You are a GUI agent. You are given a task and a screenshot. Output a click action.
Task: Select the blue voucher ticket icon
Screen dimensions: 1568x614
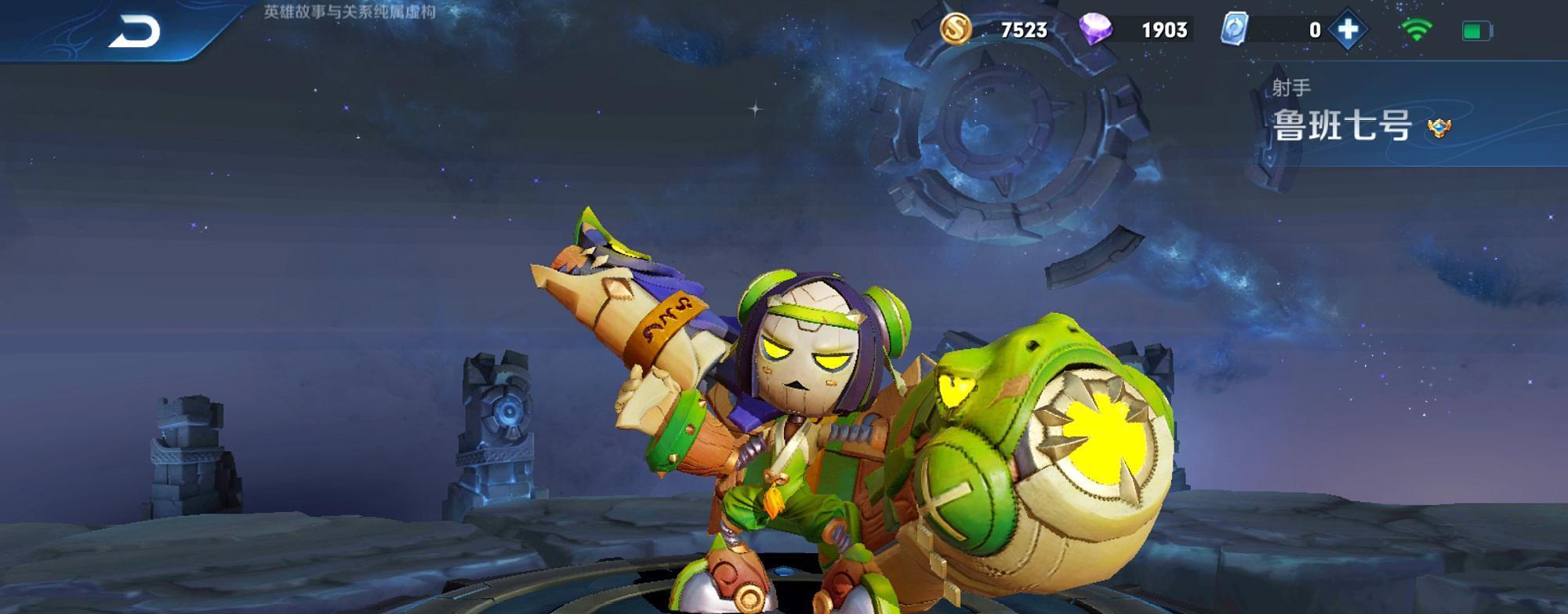(1235, 30)
